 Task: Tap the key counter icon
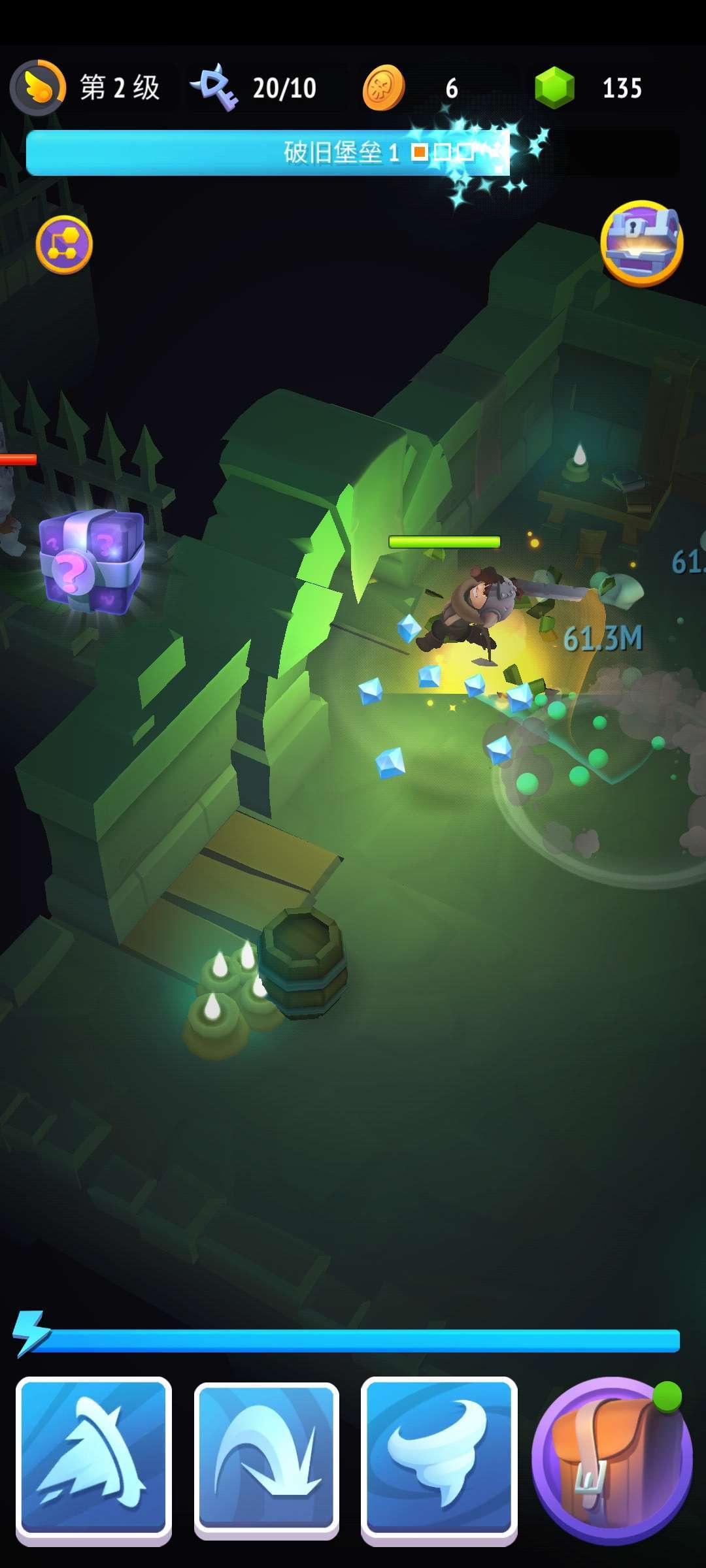(x=214, y=88)
